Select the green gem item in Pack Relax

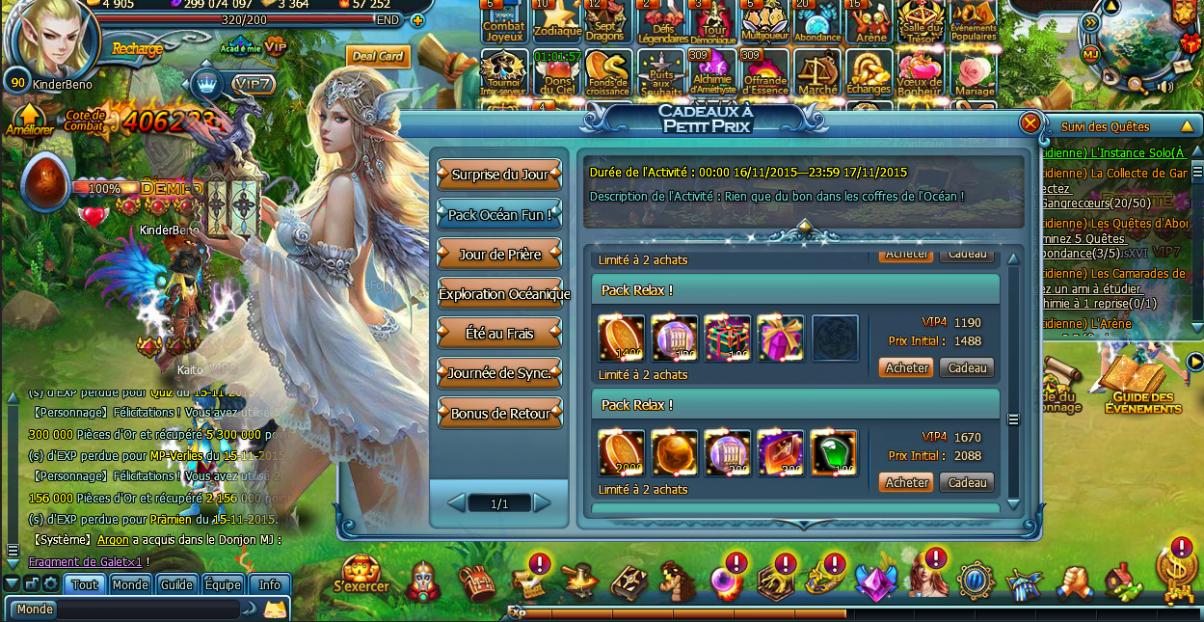click(x=833, y=452)
